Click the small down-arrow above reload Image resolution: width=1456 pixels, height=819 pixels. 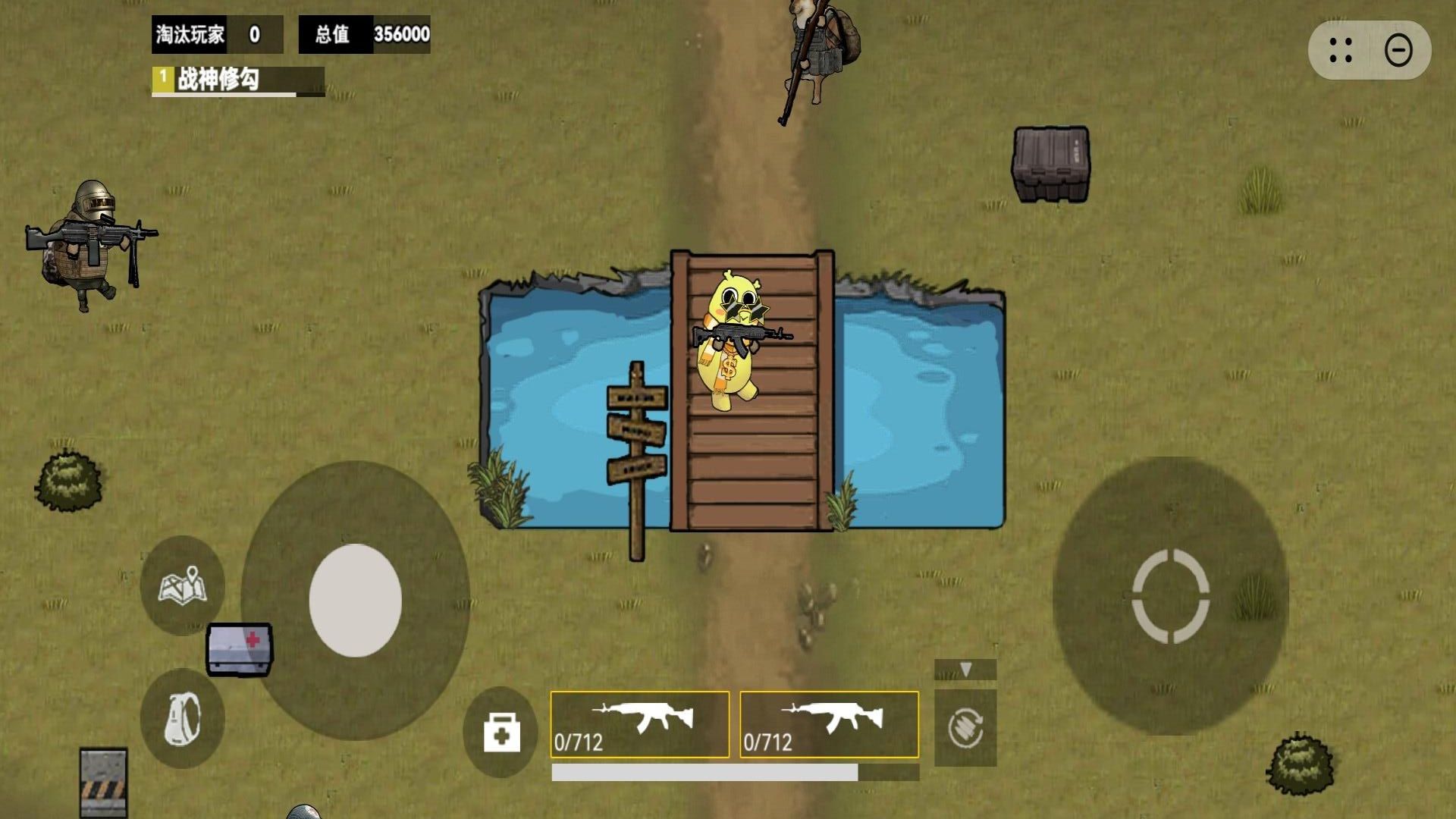pos(965,670)
